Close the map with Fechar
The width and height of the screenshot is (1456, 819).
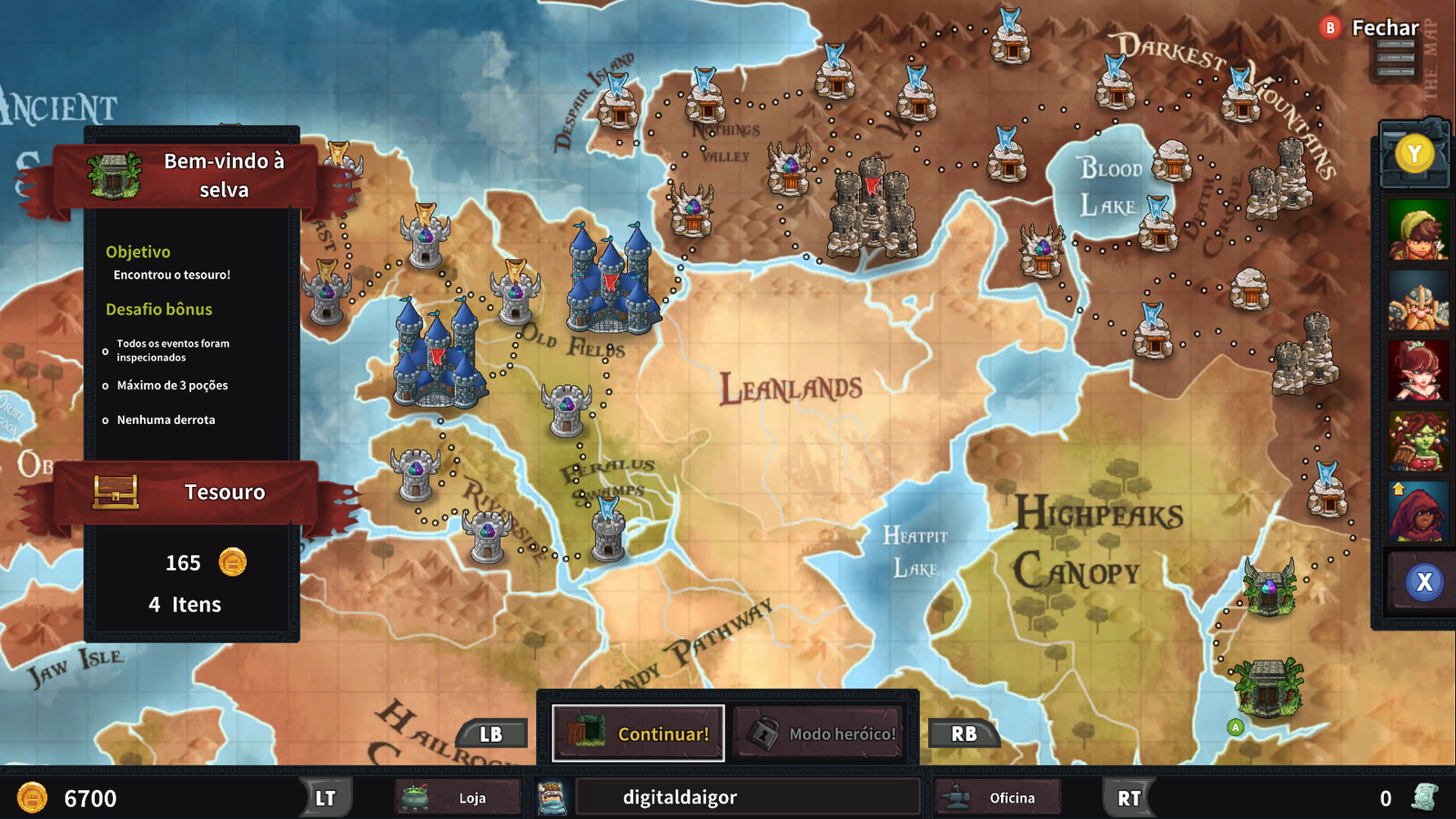[x=1370, y=28]
